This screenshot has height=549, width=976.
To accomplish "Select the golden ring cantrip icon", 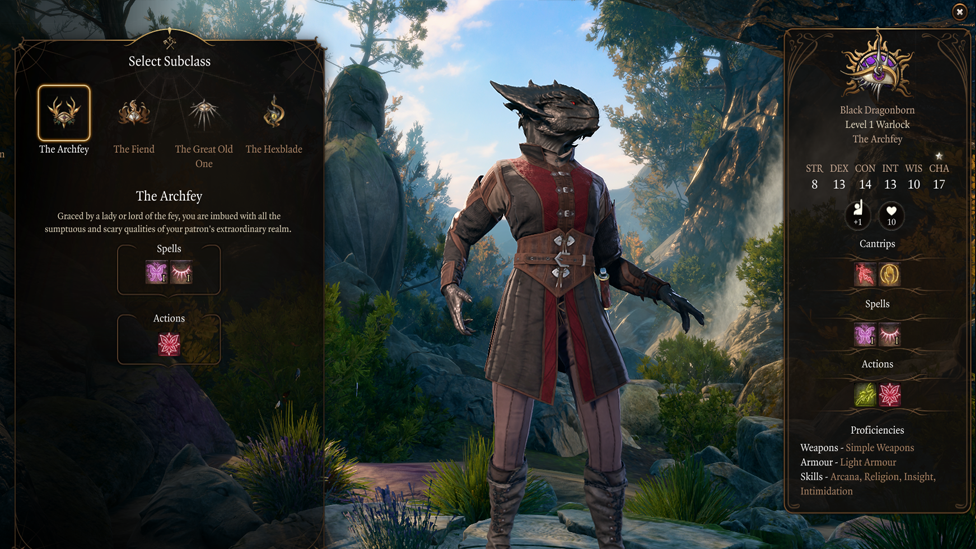I will (889, 274).
